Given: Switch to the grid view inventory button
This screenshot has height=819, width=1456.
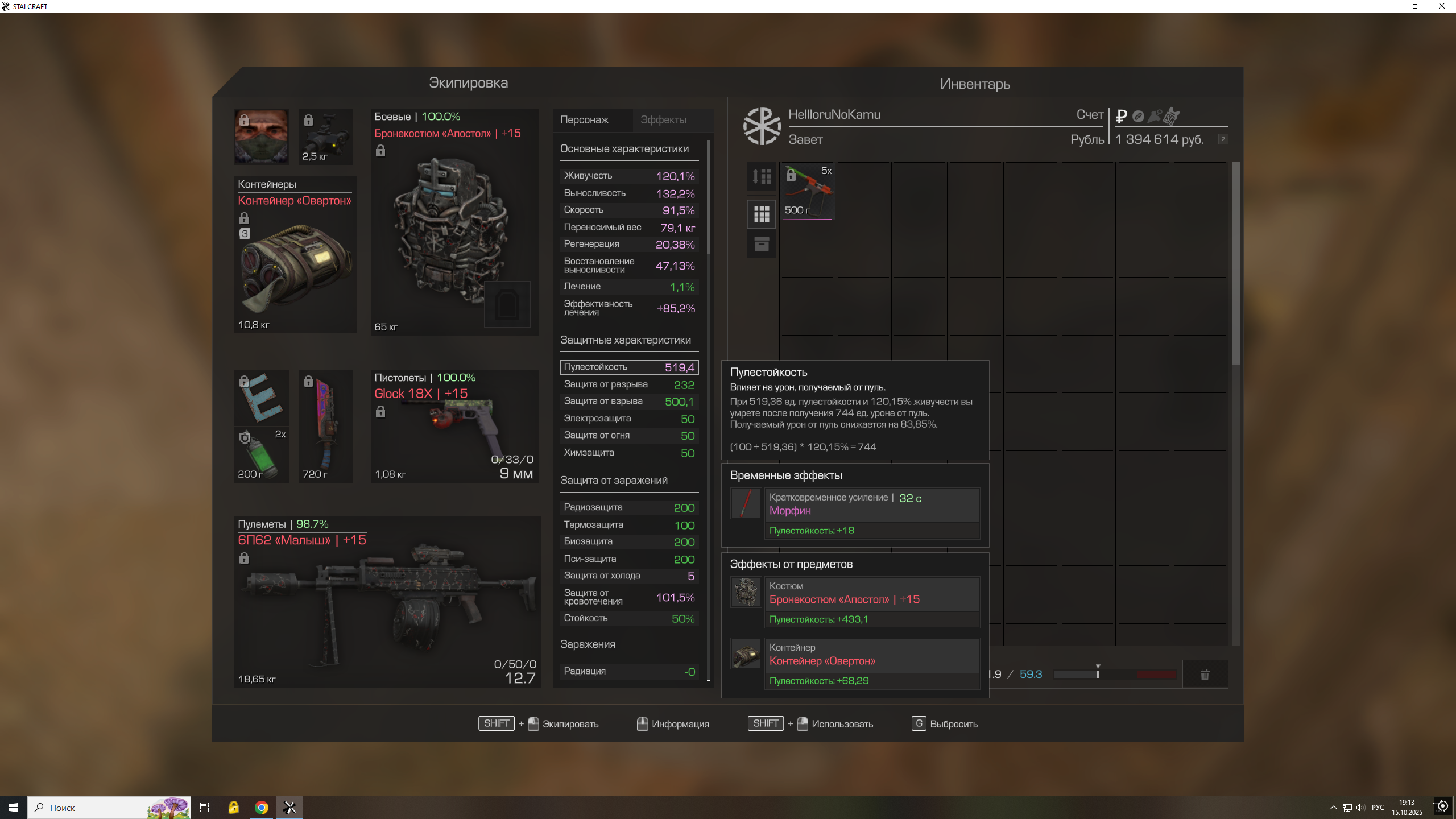Looking at the screenshot, I should [761, 214].
